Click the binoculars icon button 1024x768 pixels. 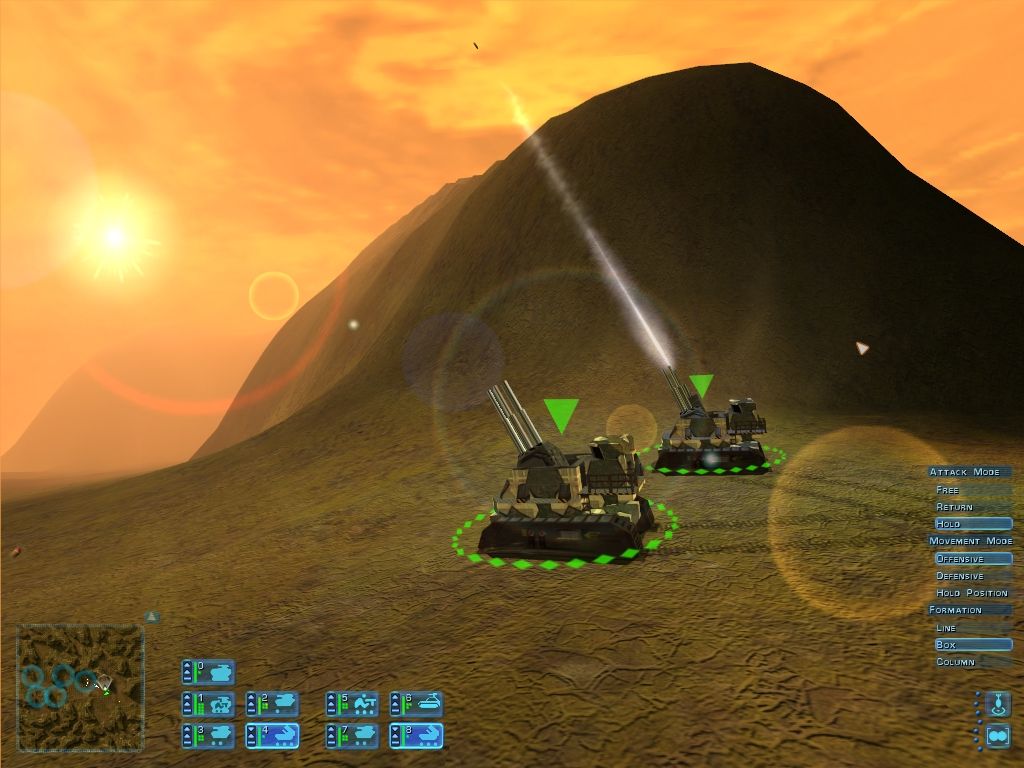click(x=997, y=736)
